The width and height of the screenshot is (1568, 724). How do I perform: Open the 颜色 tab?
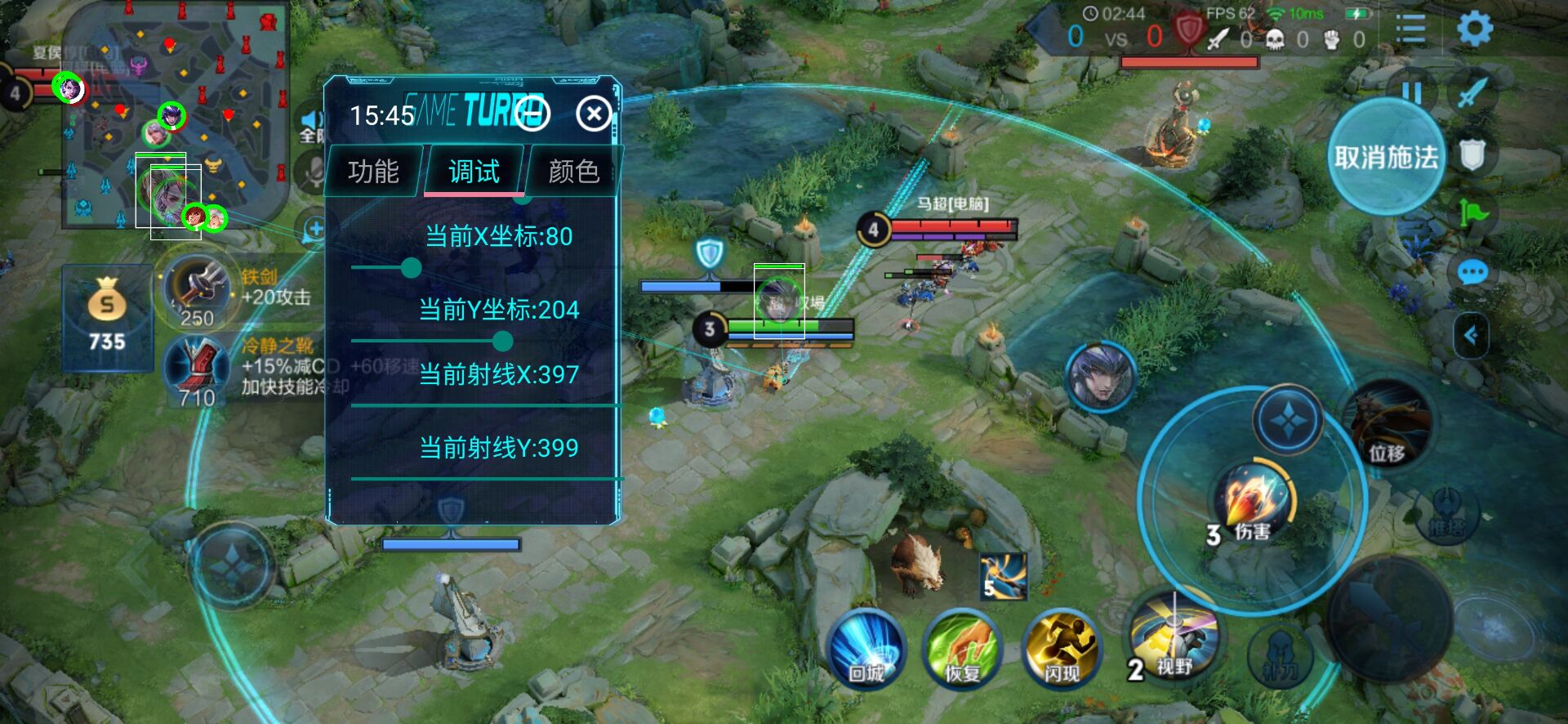[574, 172]
